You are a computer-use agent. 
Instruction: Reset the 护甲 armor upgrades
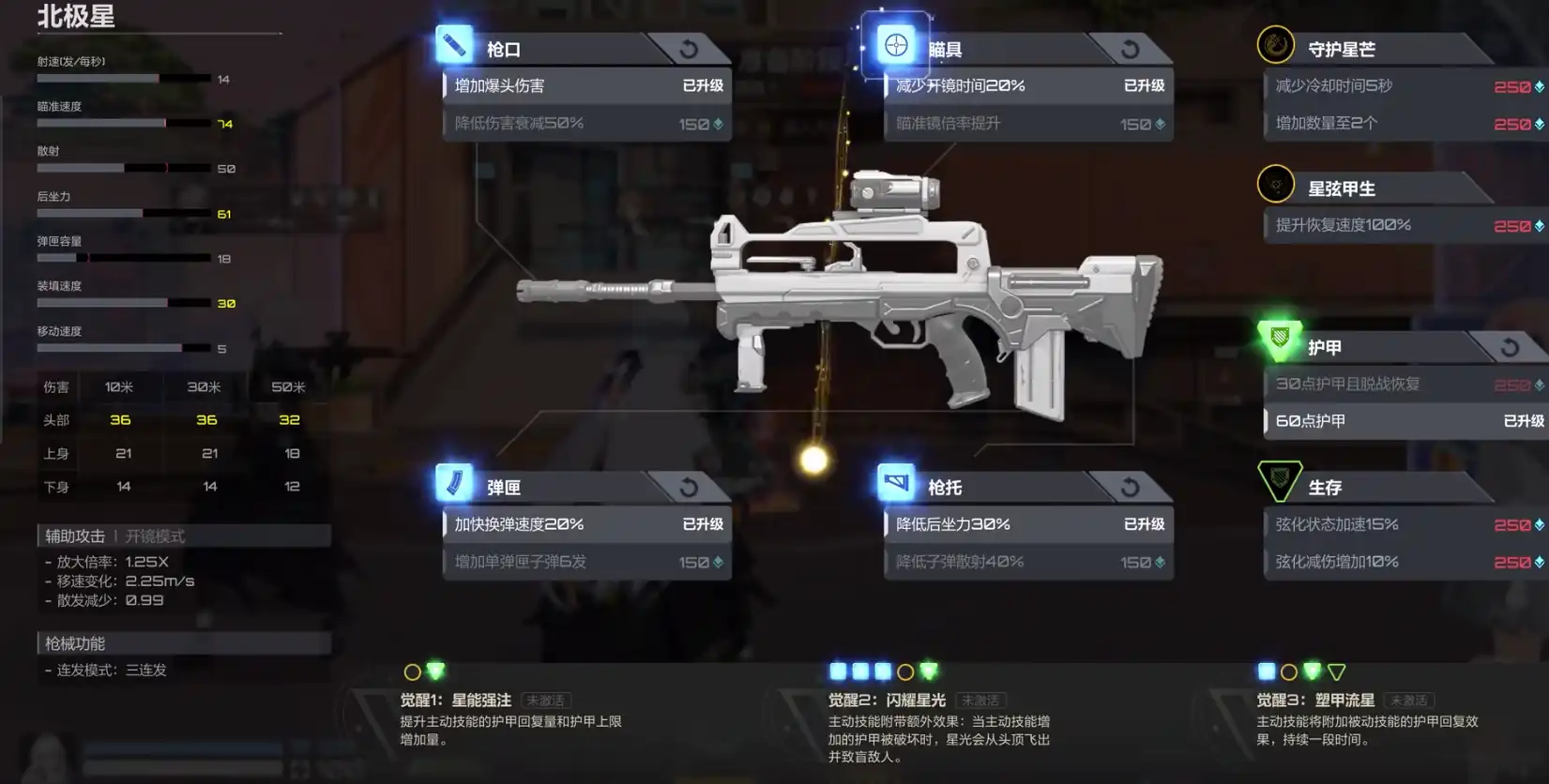1510,348
